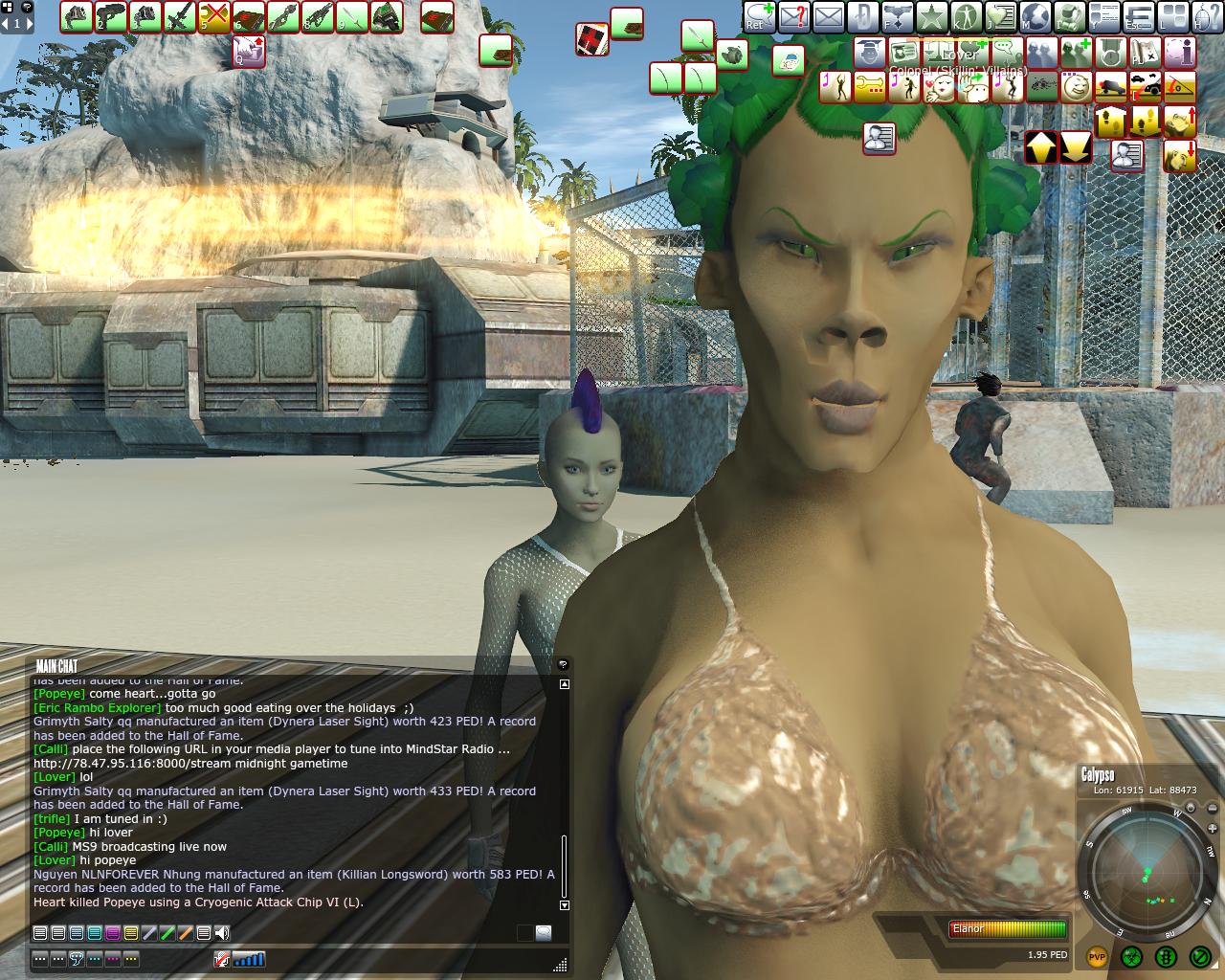Viewport: 1225px width, 980px height.
Task: Toggle chat sound speaker icon
Action: tap(222, 933)
